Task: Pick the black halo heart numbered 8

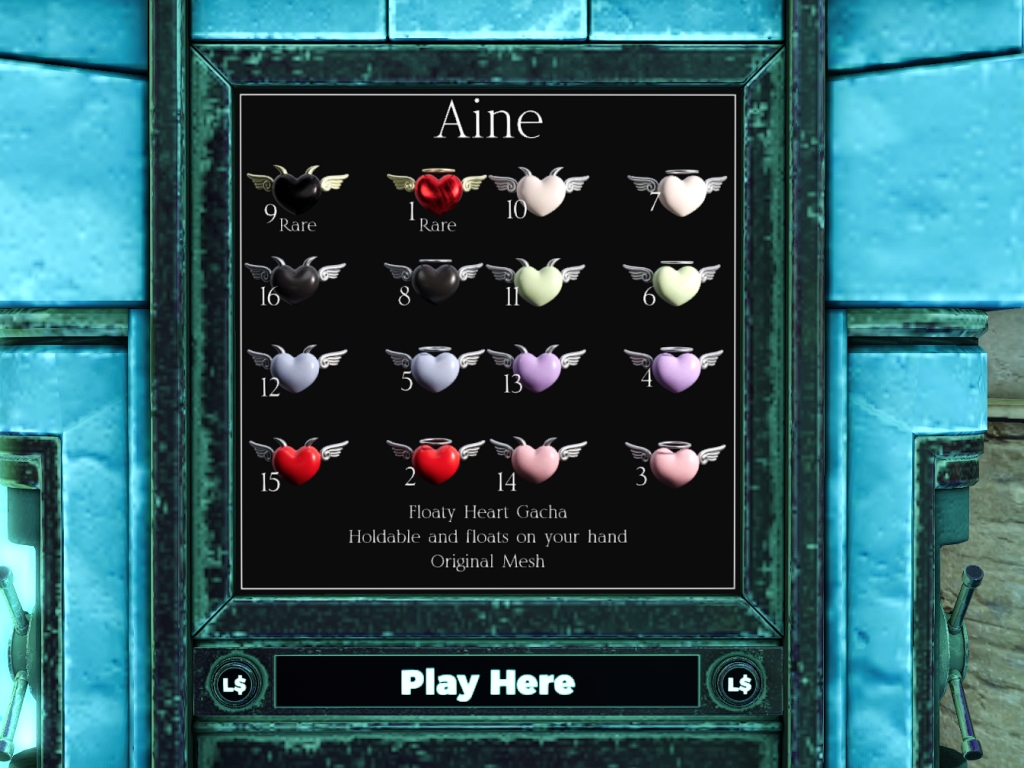Action: coord(436,282)
